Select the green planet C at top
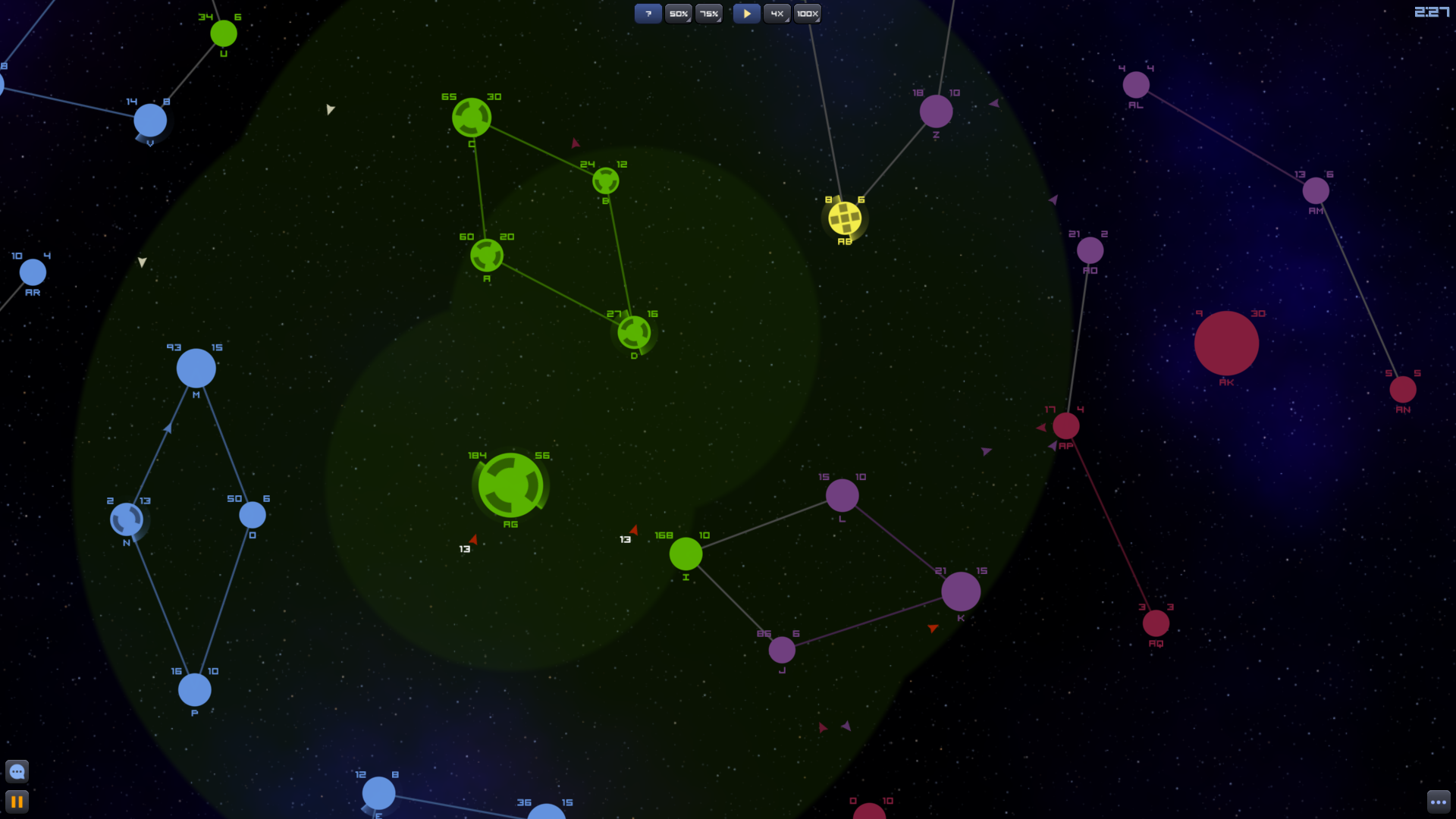The image size is (1456, 819). [470, 117]
